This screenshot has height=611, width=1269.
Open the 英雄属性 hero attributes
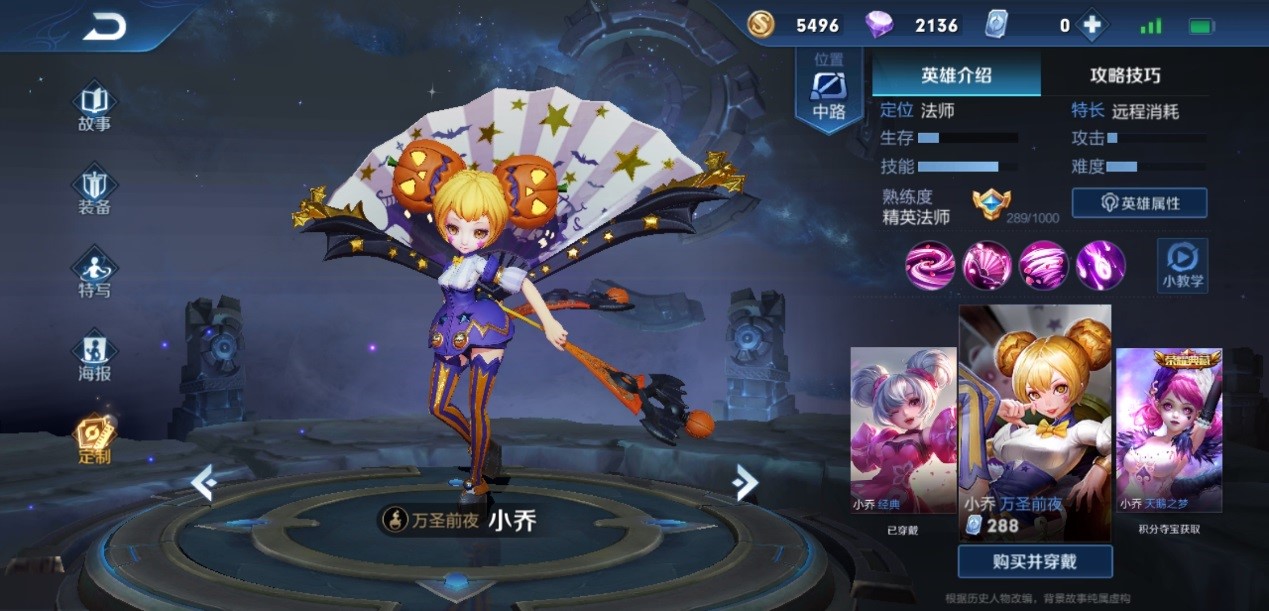1139,203
